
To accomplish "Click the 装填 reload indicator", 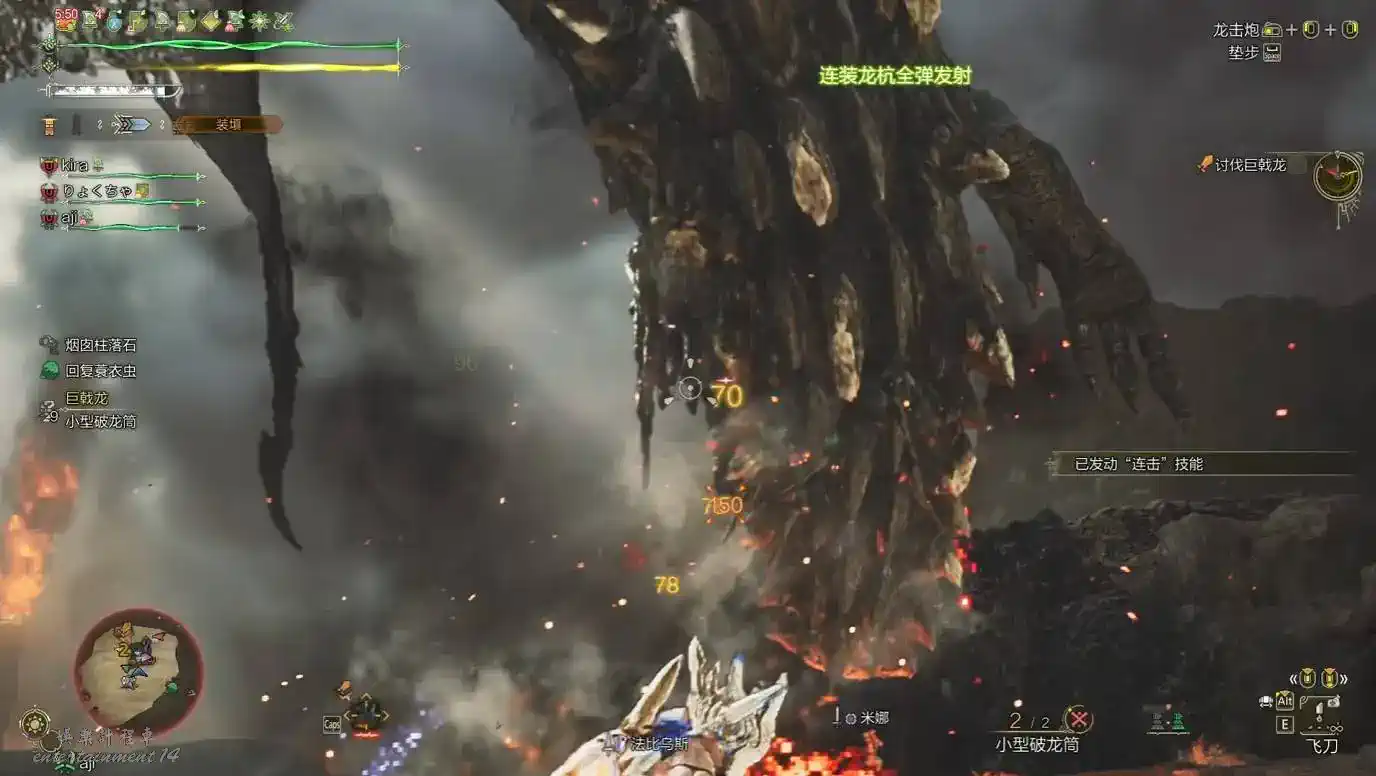I will (x=229, y=125).
